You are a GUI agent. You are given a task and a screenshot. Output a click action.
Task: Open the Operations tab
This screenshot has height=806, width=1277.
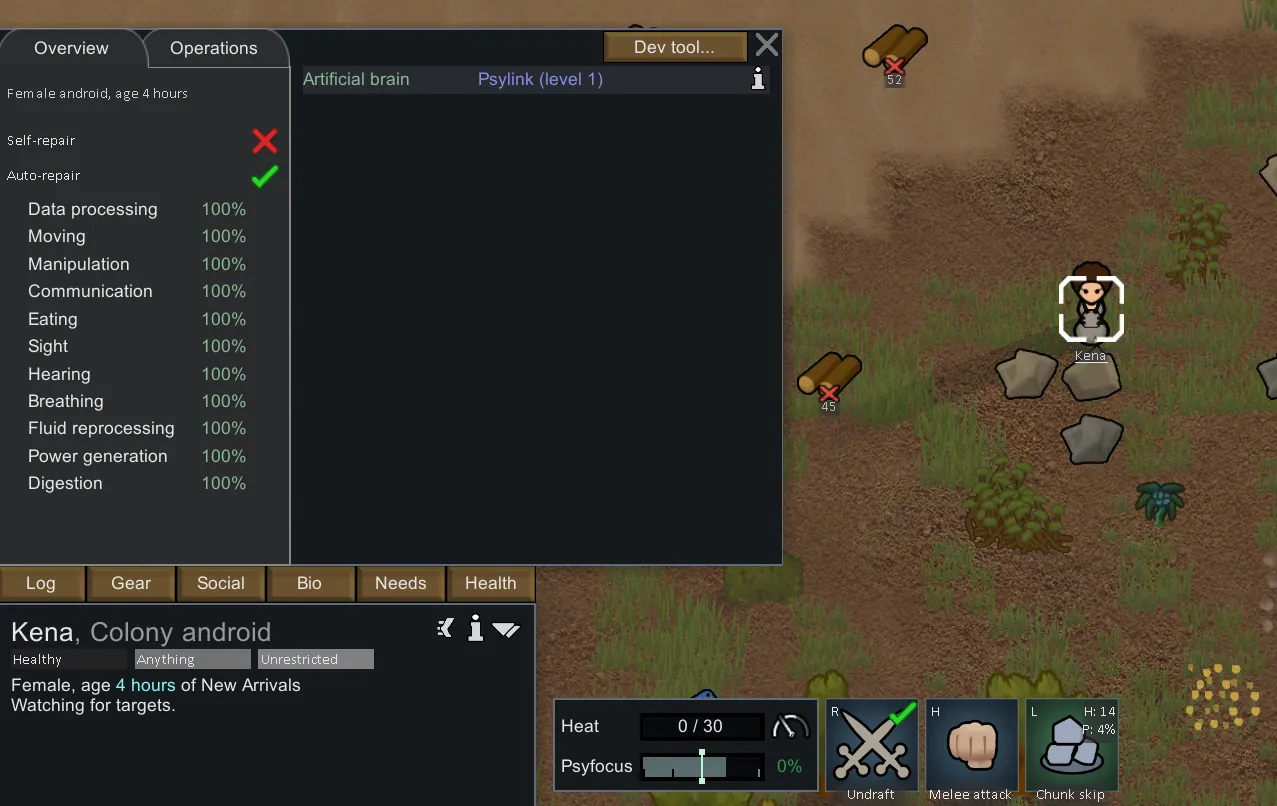213,48
